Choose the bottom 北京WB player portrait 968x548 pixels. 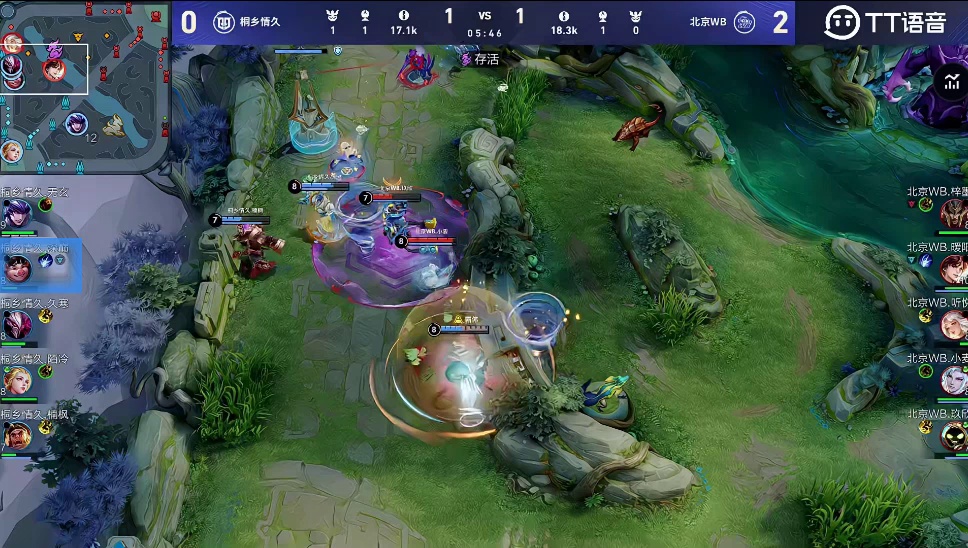(952, 435)
